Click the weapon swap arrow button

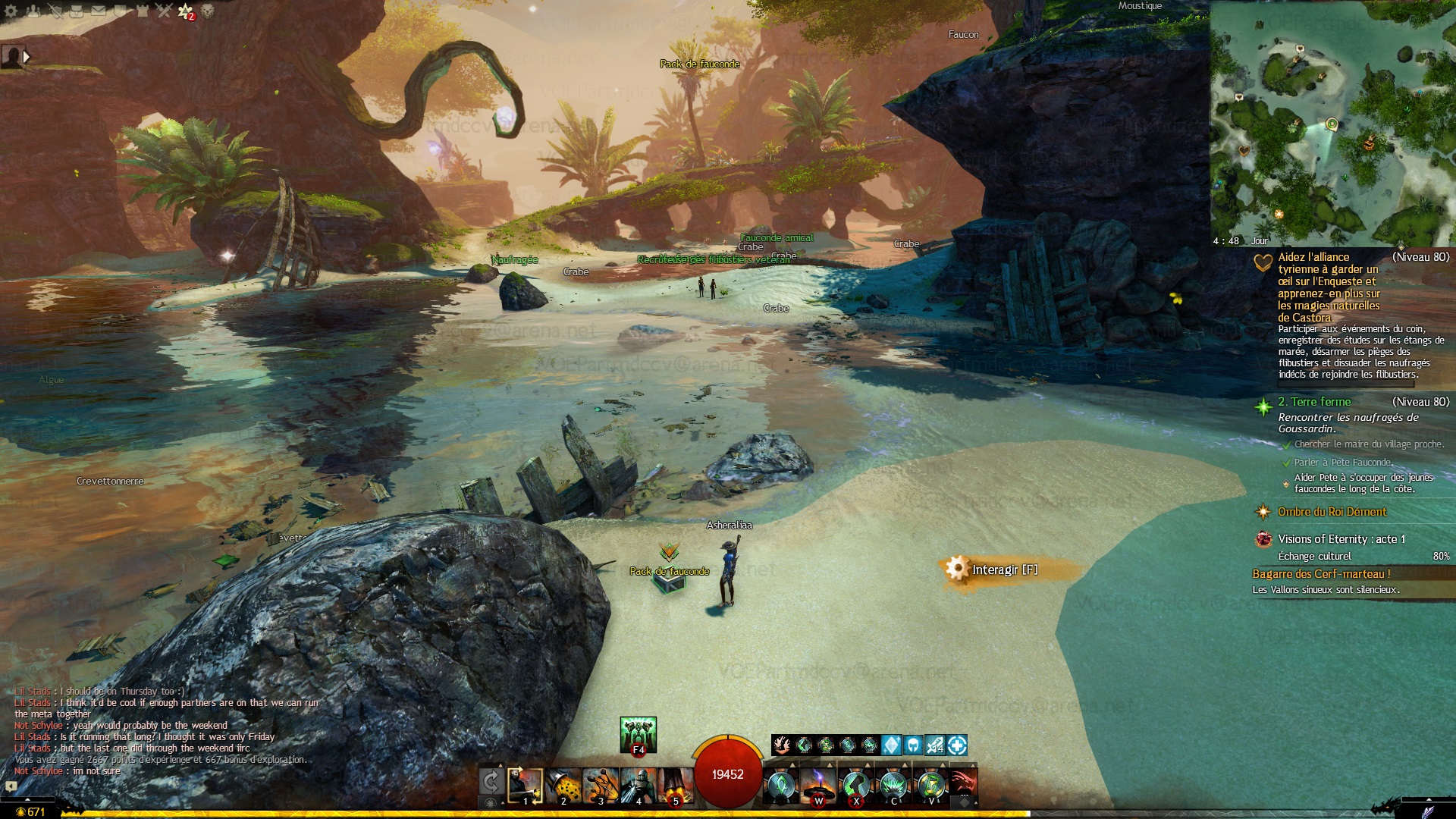[491, 781]
